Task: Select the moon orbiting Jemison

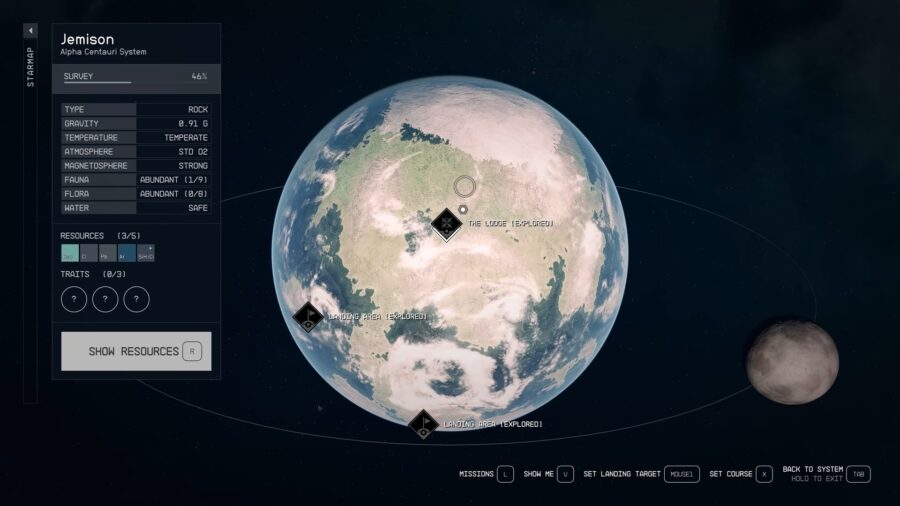Action: click(x=792, y=361)
